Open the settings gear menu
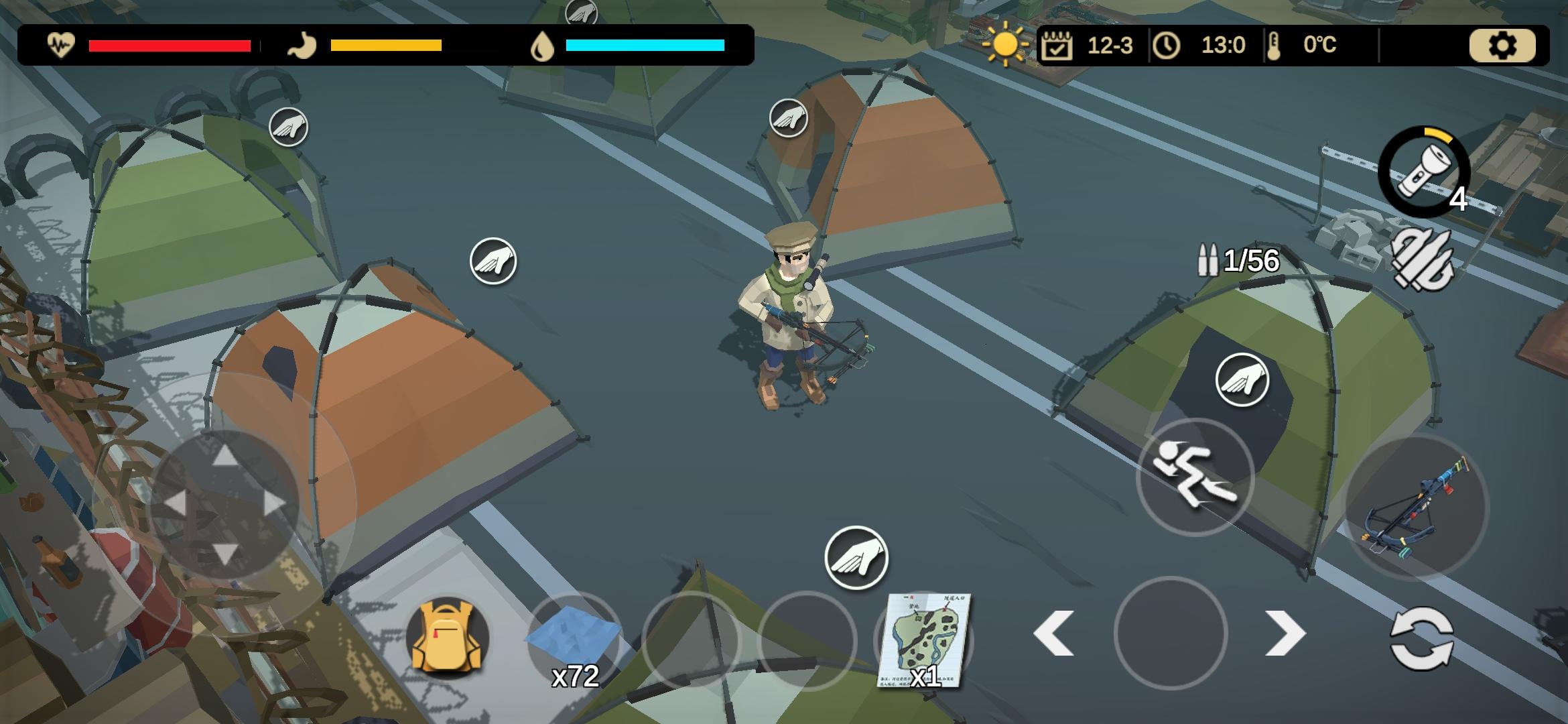Image resolution: width=1568 pixels, height=724 pixels. click(x=1502, y=46)
